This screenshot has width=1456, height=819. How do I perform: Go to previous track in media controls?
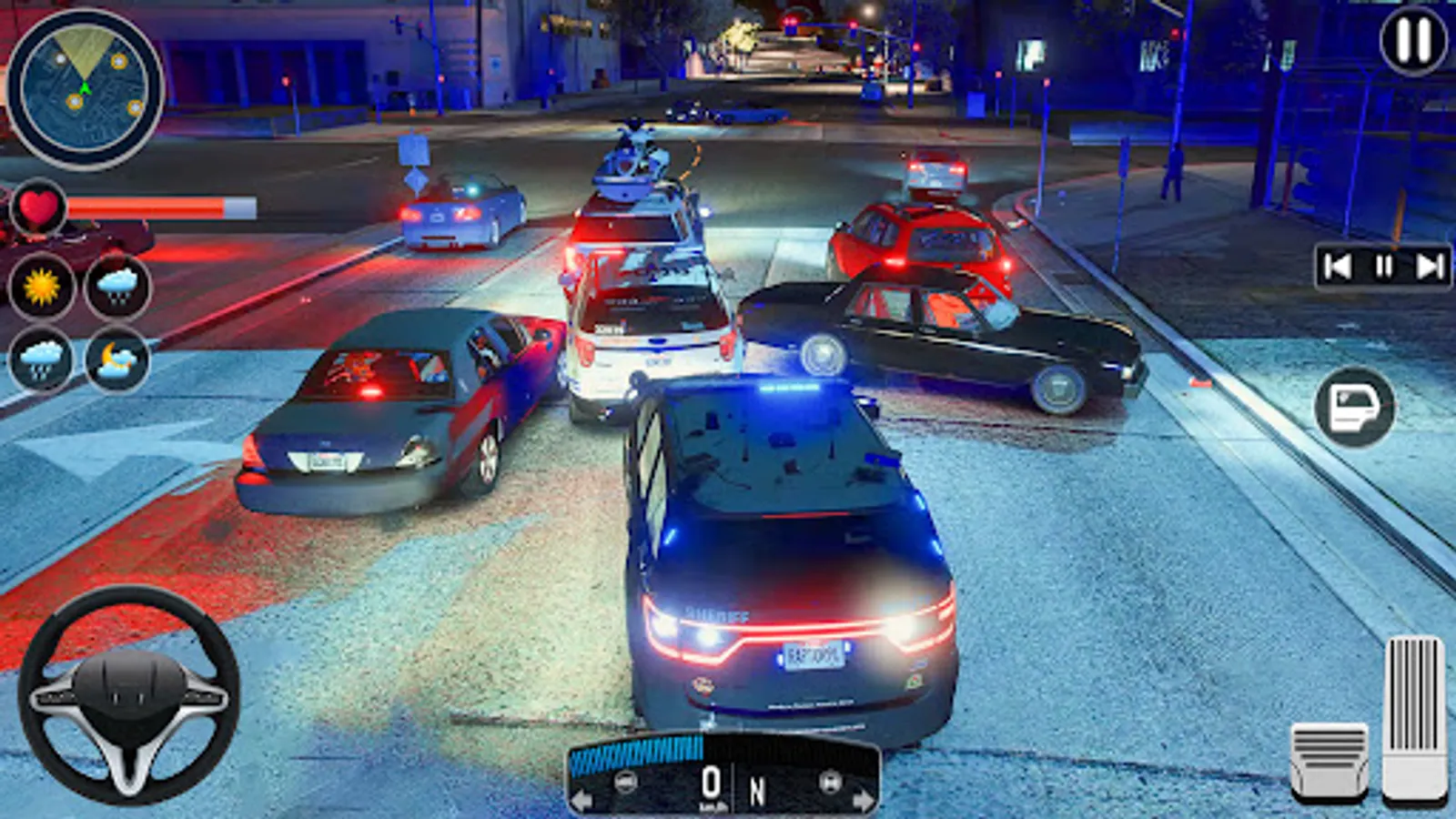1338,265
